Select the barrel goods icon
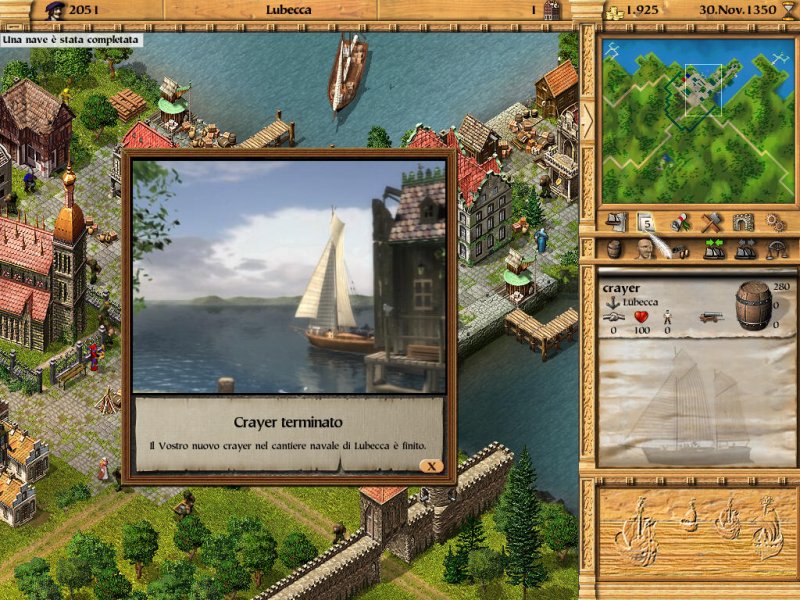Viewport: 800px width, 600px height. 615,250
